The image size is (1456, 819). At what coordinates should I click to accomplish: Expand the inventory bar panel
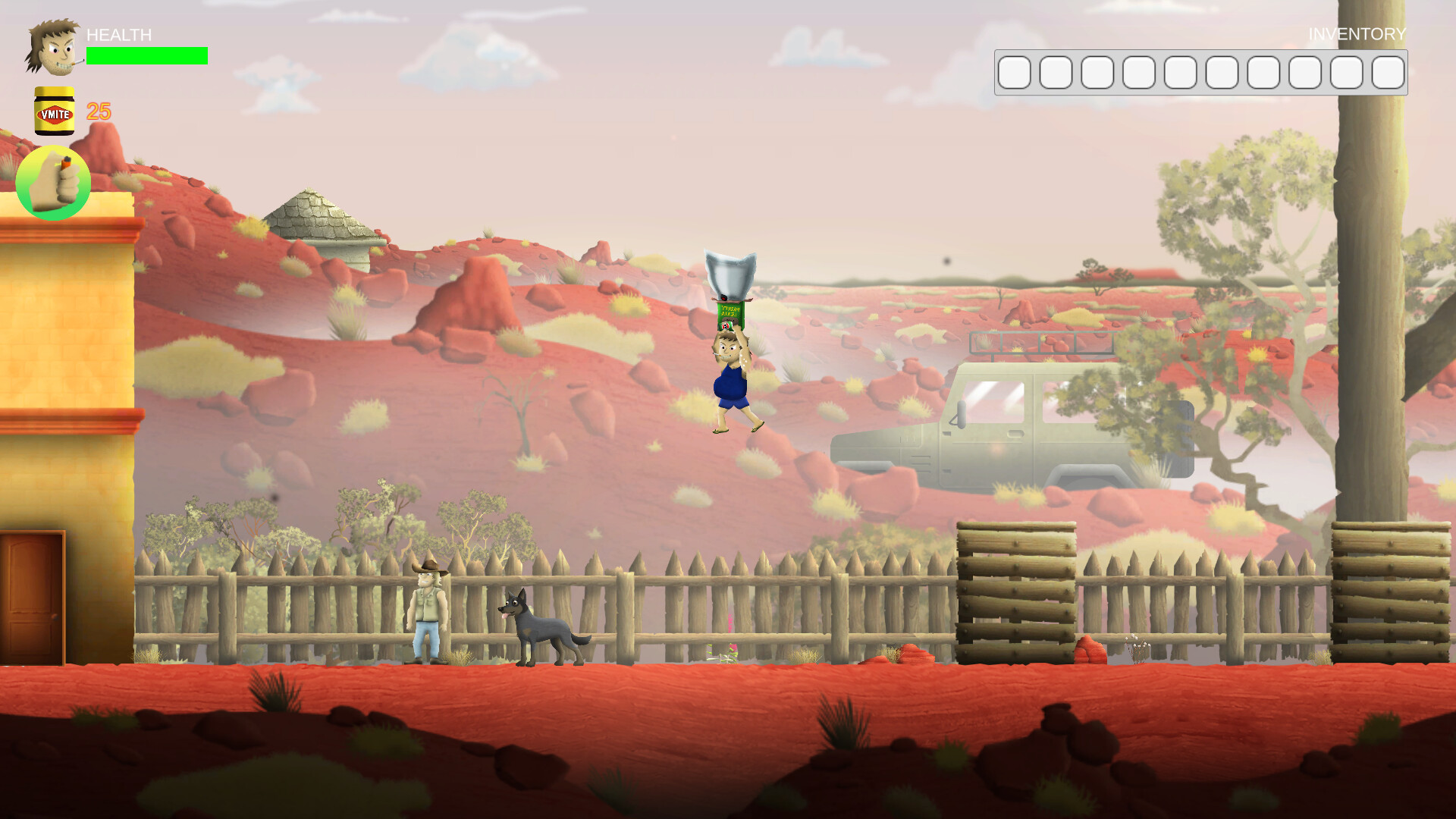click(x=1201, y=73)
